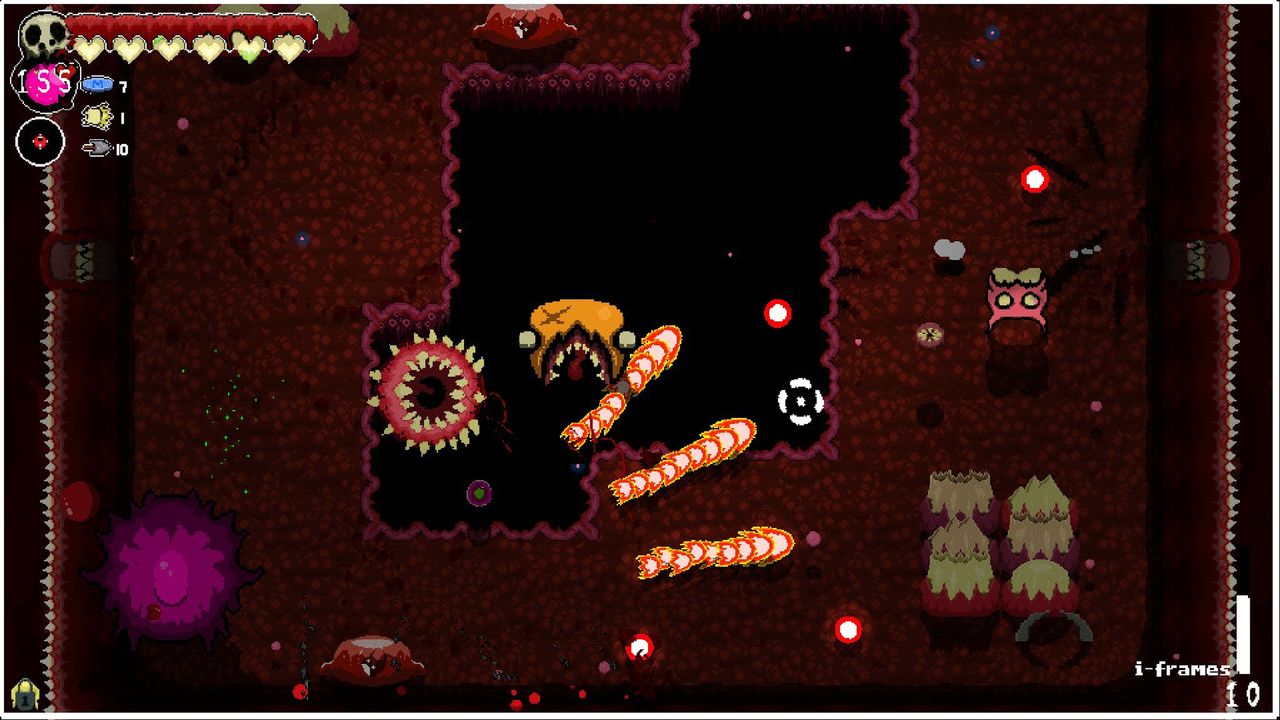Click the pink orb showing 155

[46, 84]
